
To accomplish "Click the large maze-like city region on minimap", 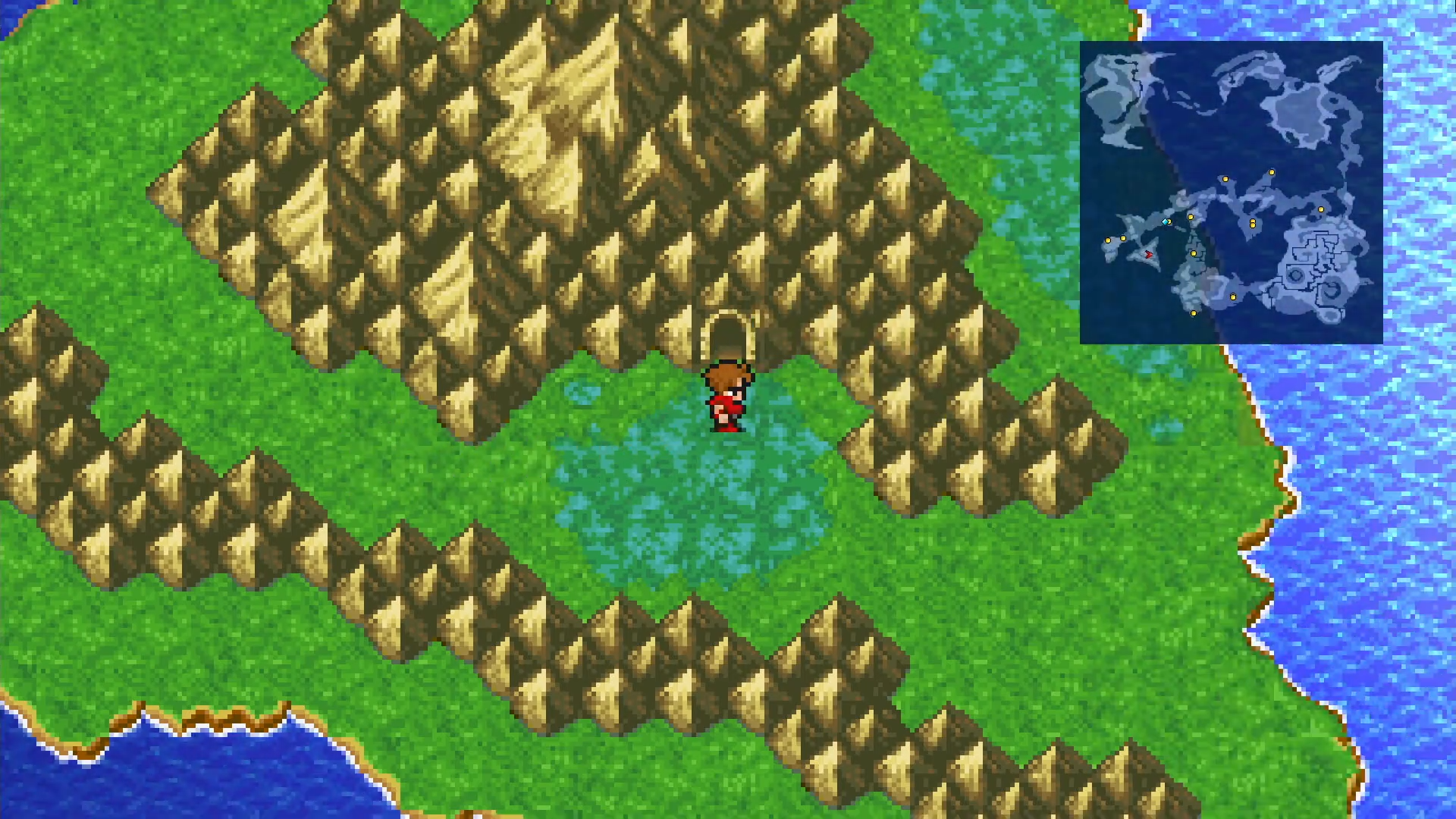I will coord(1319,265).
